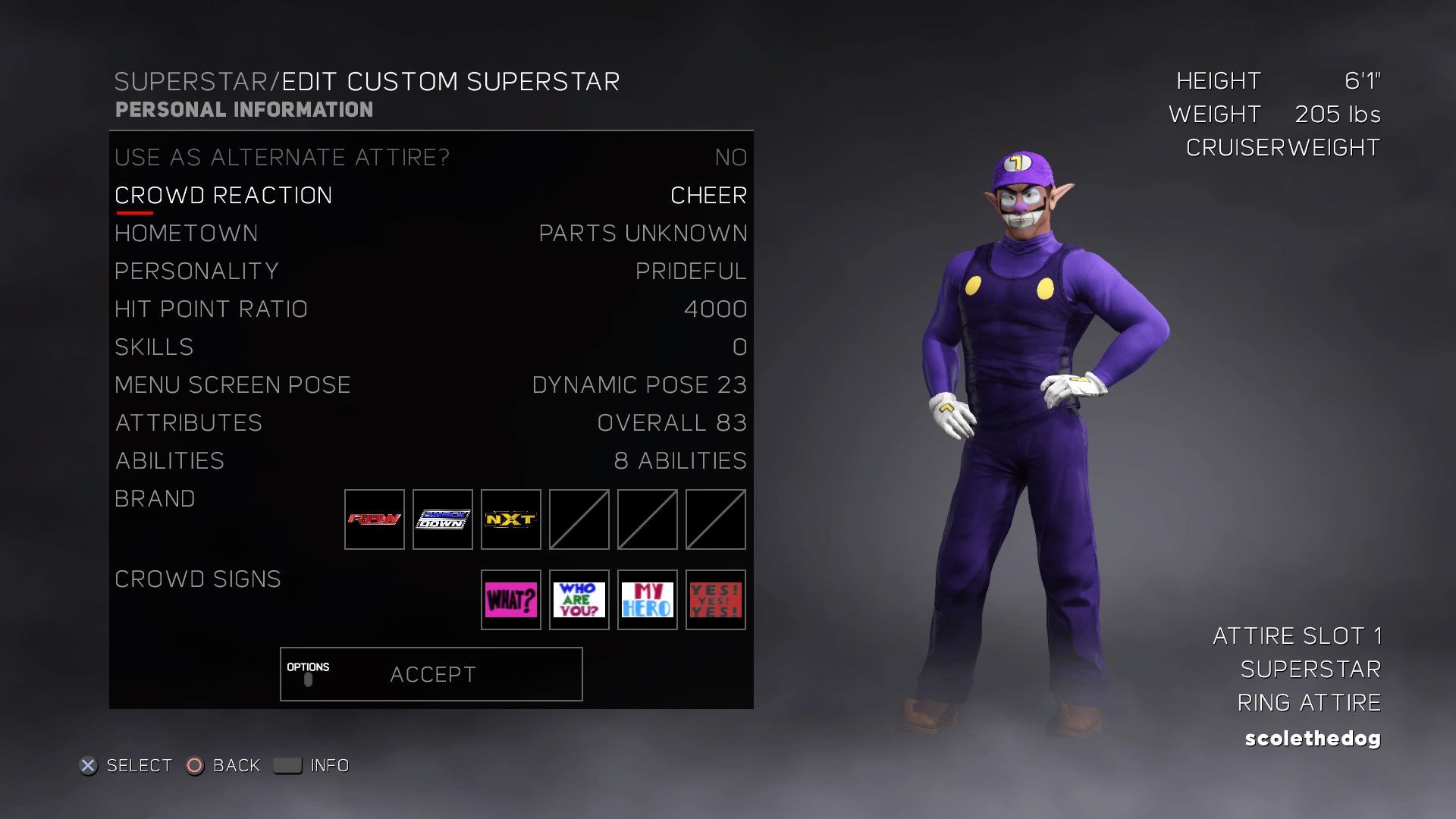This screenshot has height=819, width=1456.
Task: Select the SmackDown brand logo
Action: [443, 519]
